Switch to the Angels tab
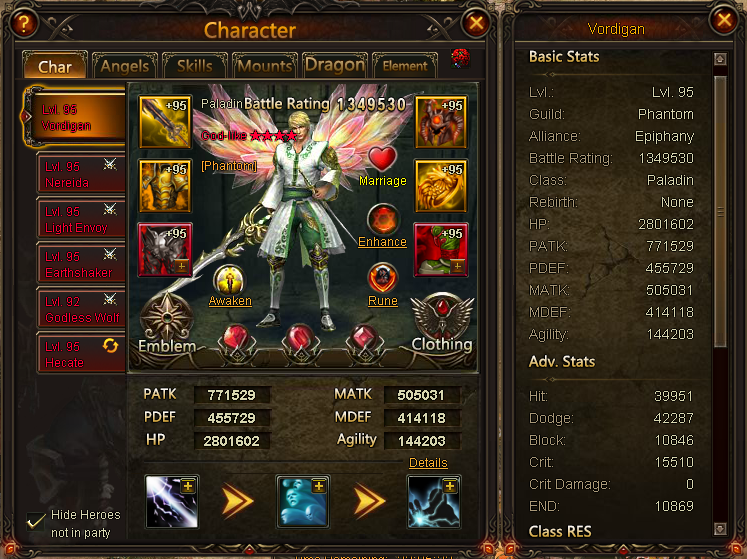Image resolution: width=747 pixels, height=559 pixels. tap(126, 66)
